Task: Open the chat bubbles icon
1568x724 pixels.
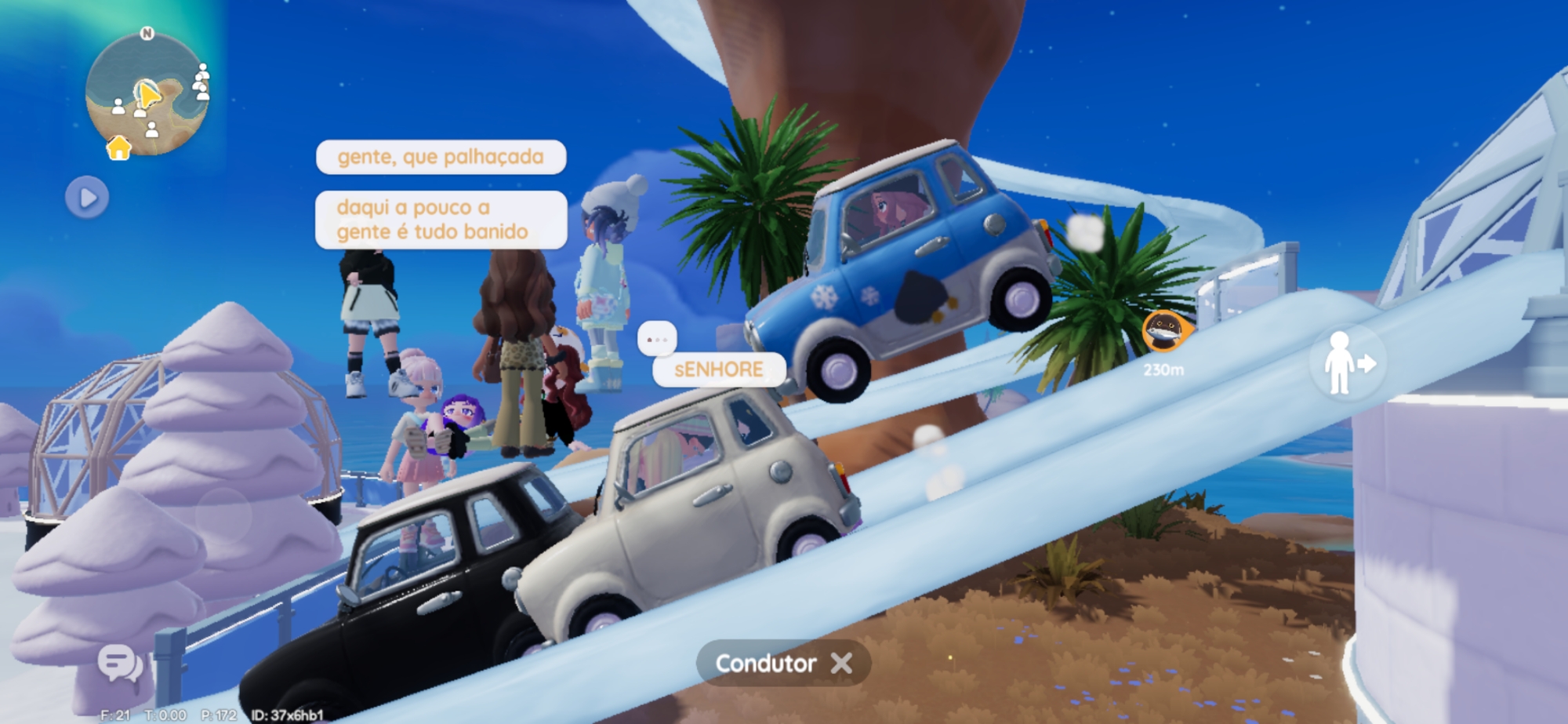Action: coord(119,664)
